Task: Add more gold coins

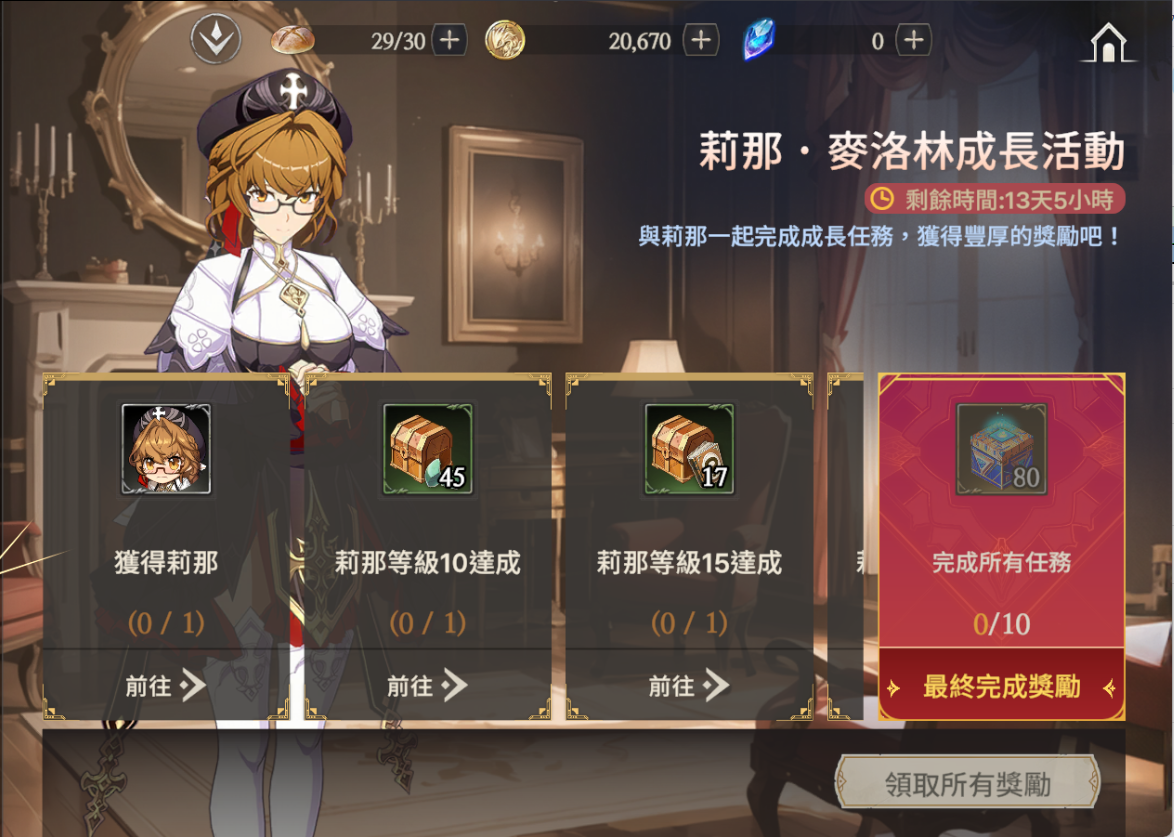Action: coord(700,40)
